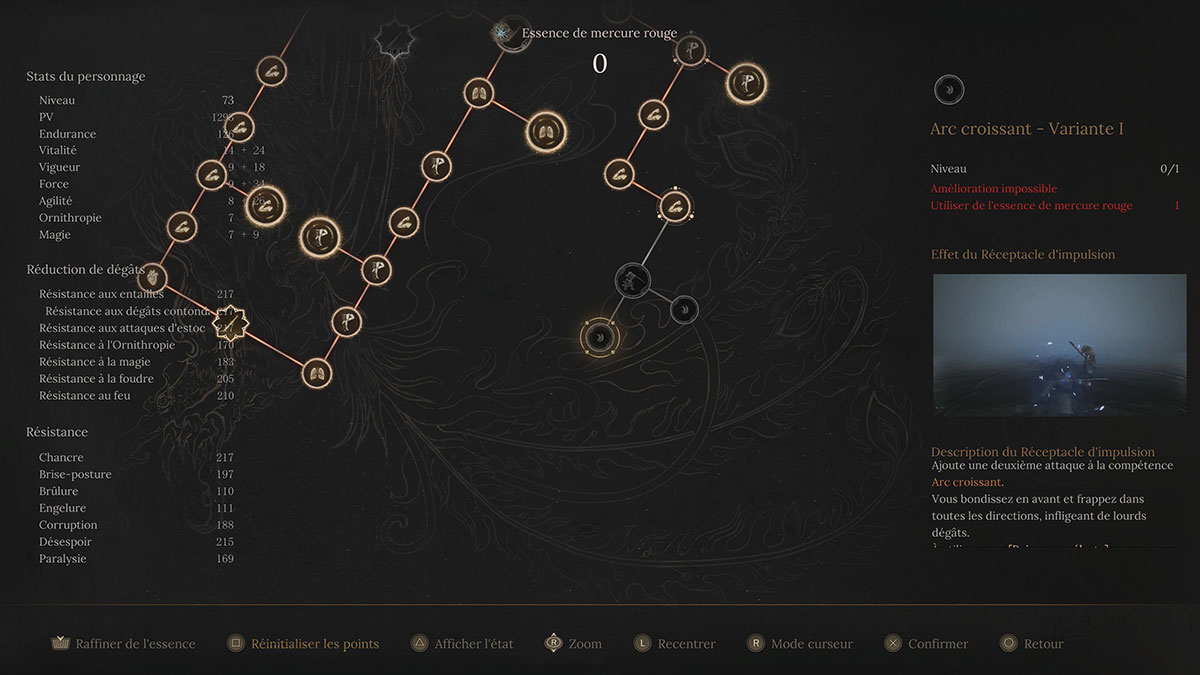
Task: Choose the locked grey warrior skill node
Action: coord(633,279)
